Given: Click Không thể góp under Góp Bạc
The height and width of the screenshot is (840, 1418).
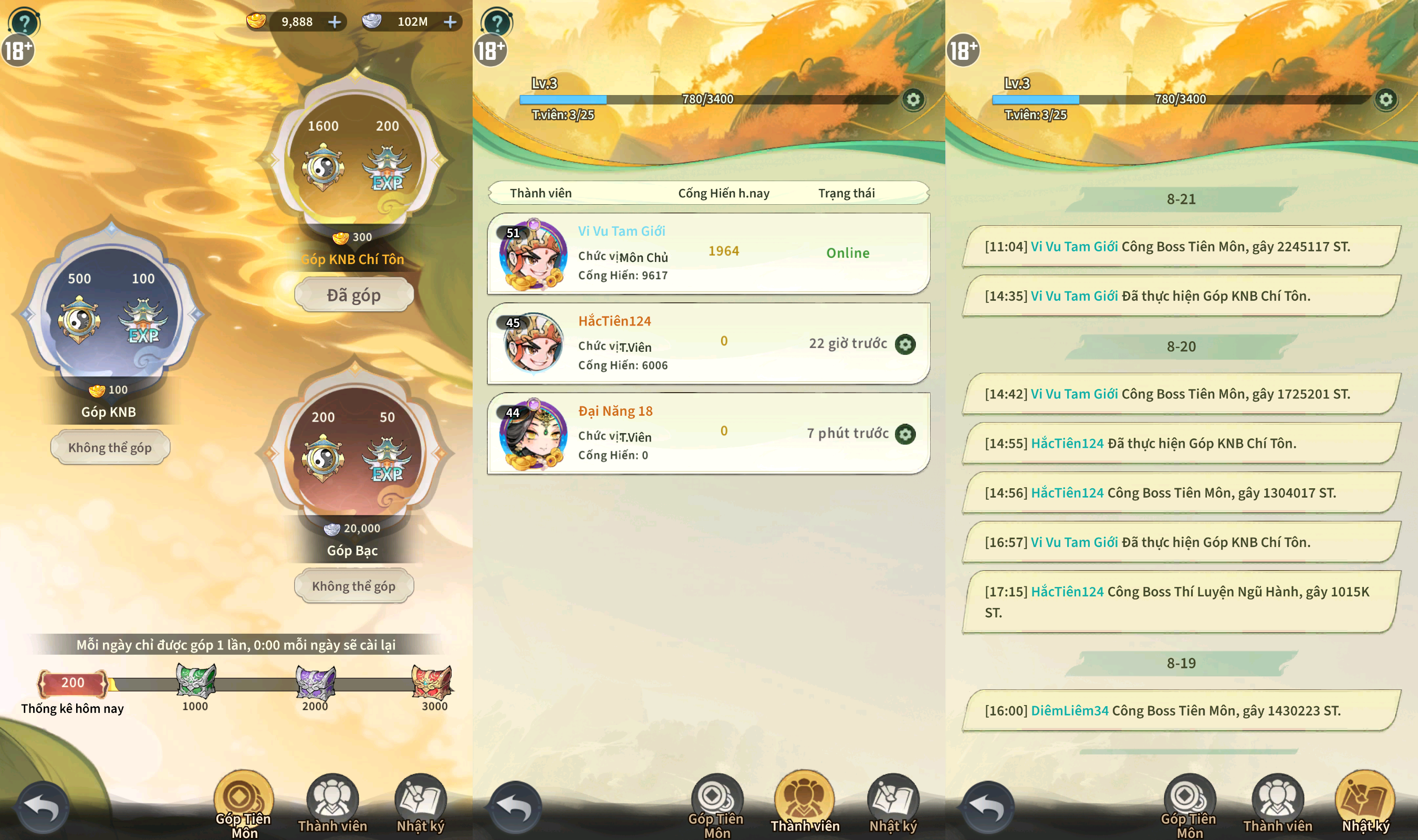Looking at the screenshot, I should coord(354,586).
